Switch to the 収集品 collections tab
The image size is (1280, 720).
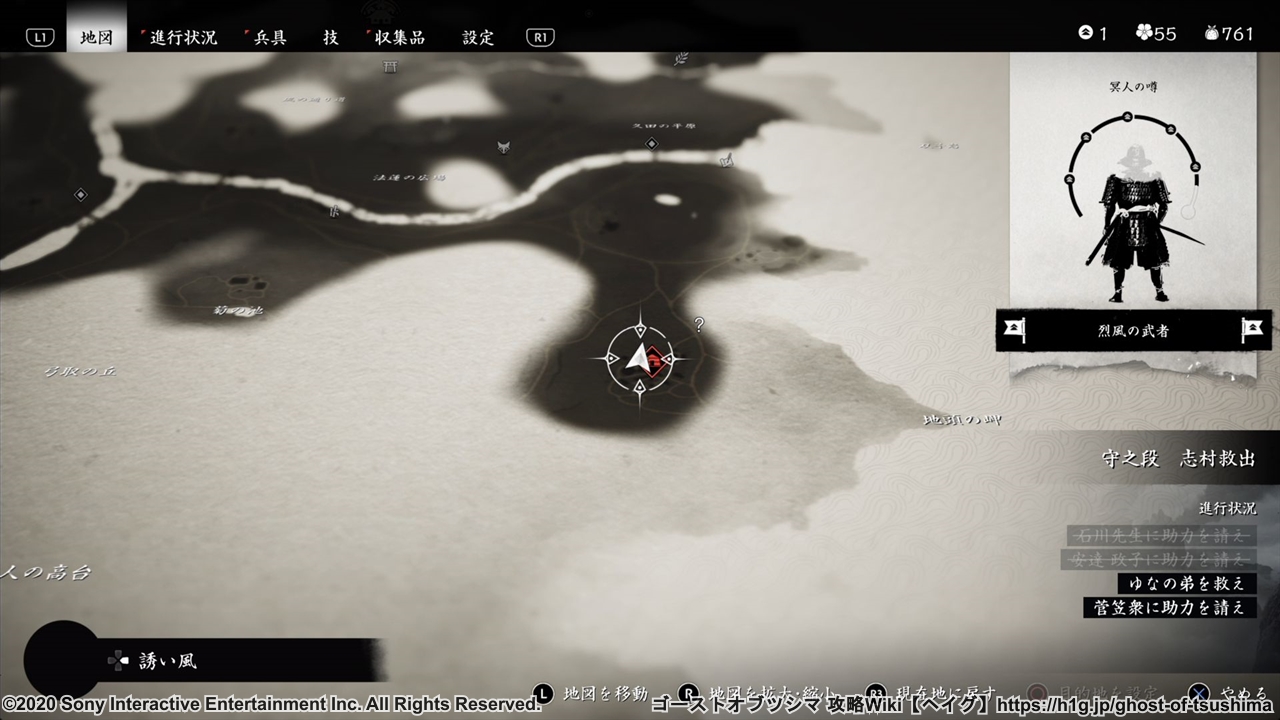[x=399, y=37]
